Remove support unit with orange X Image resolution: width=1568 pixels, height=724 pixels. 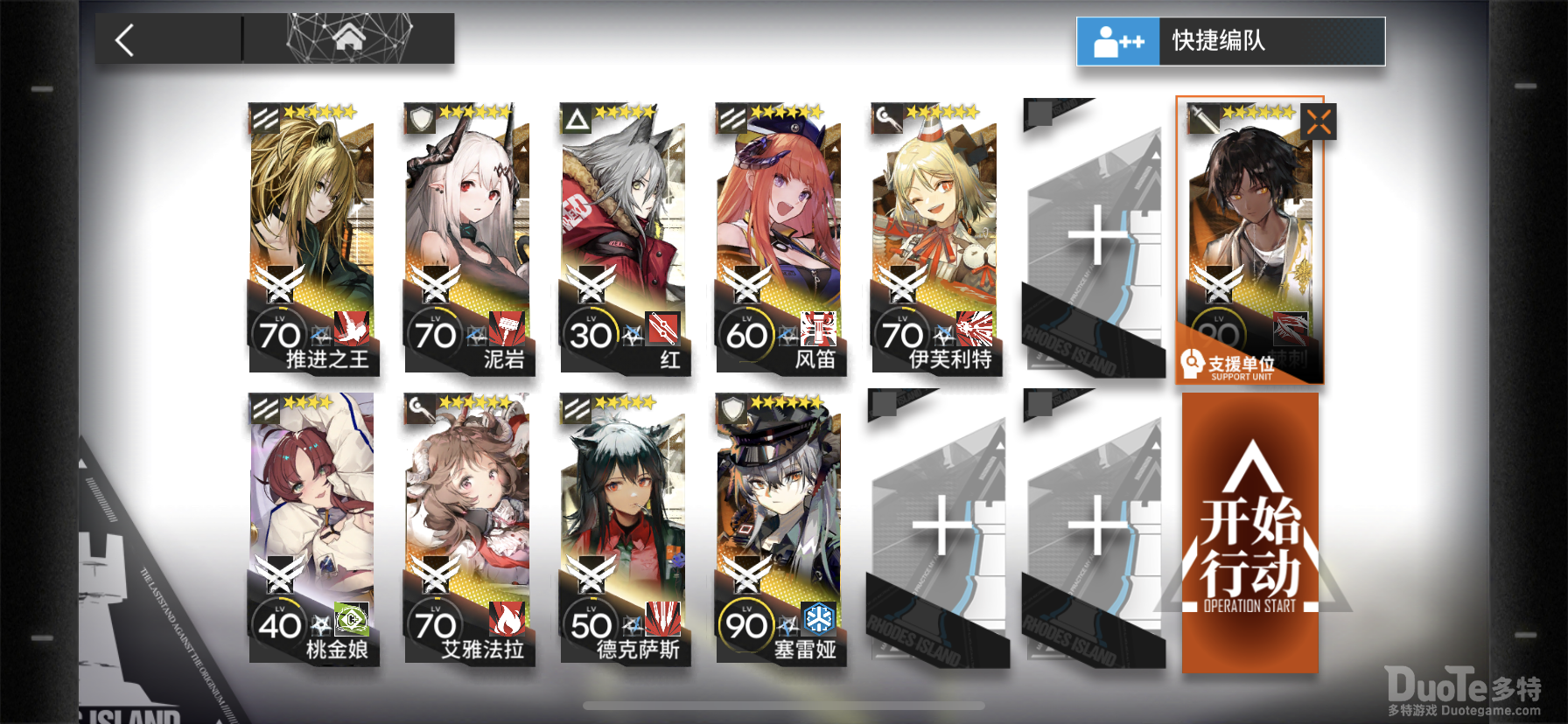click(1319, 122)
